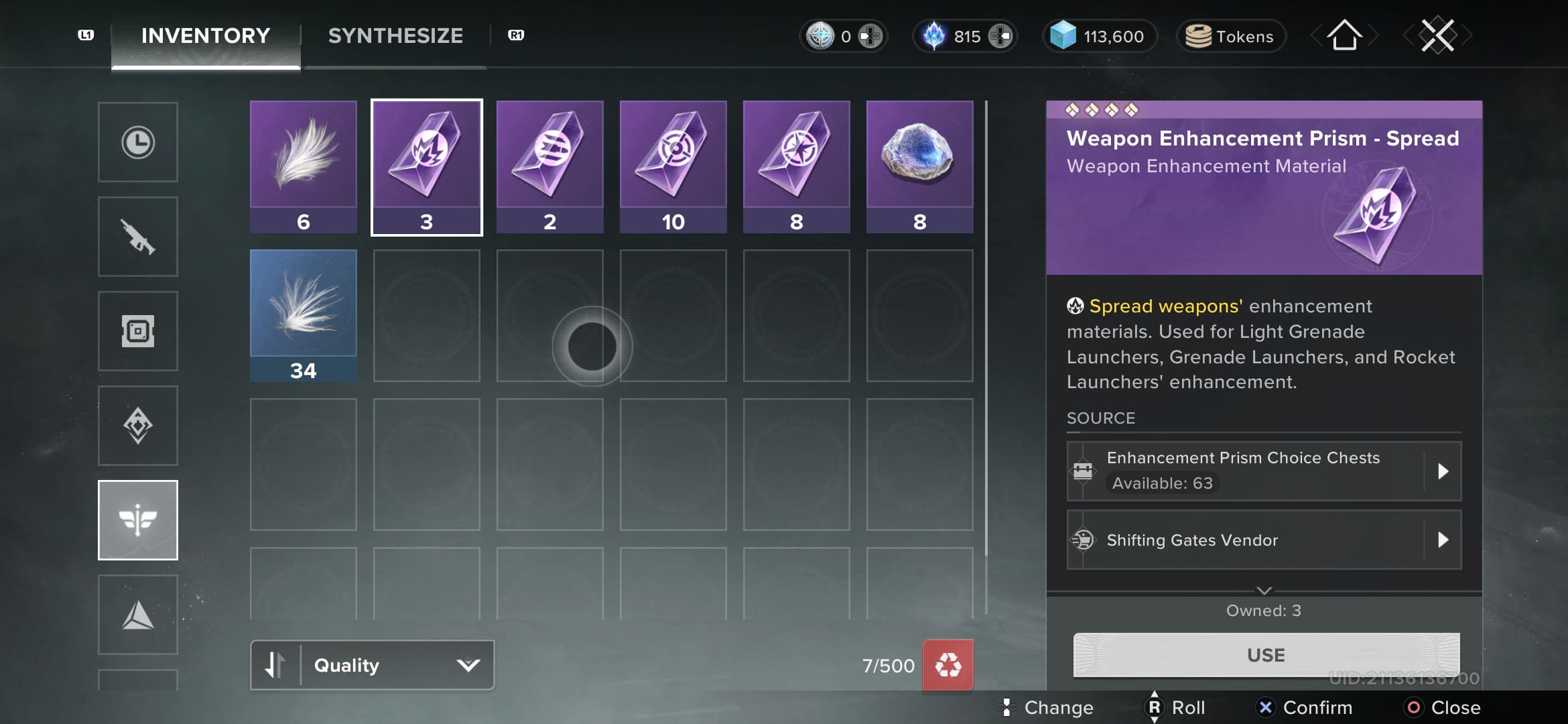Viewport: 1568px width, 724px height.
Task: Open Enhancement Prism Choice Chests source
Action: [1264, 471]
